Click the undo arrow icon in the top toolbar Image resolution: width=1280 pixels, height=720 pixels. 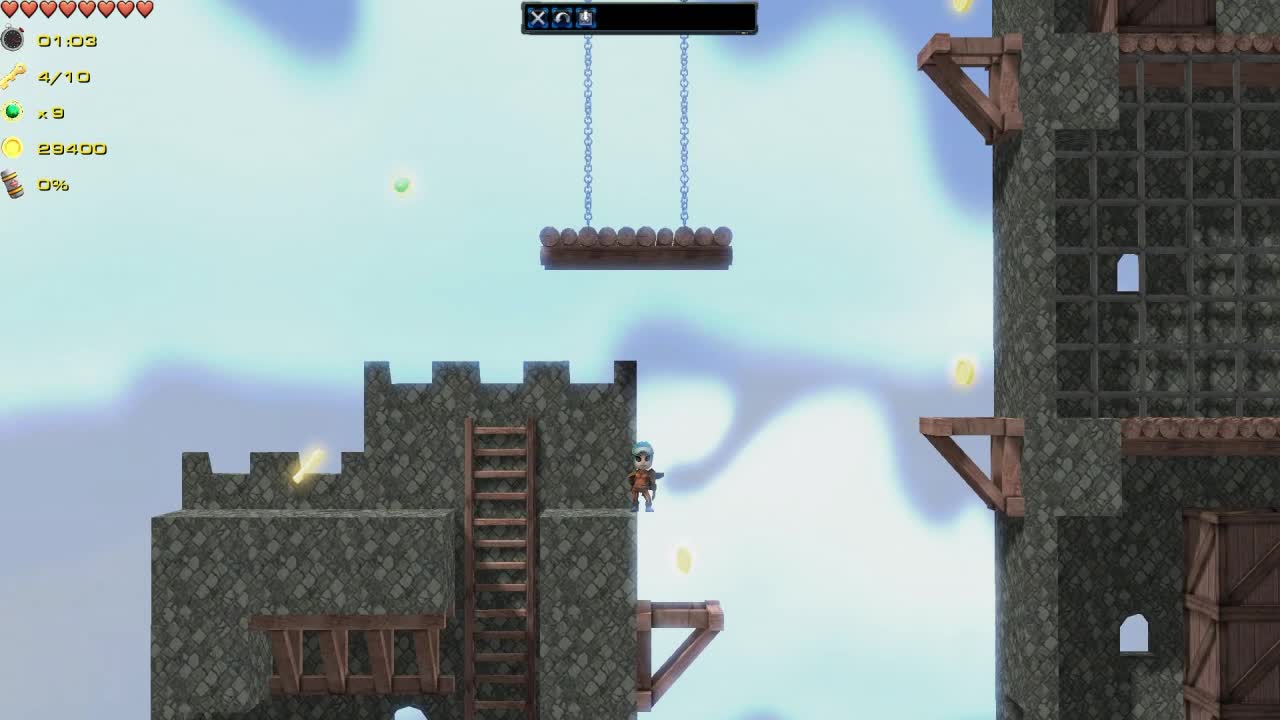click(x=560, y=18)
